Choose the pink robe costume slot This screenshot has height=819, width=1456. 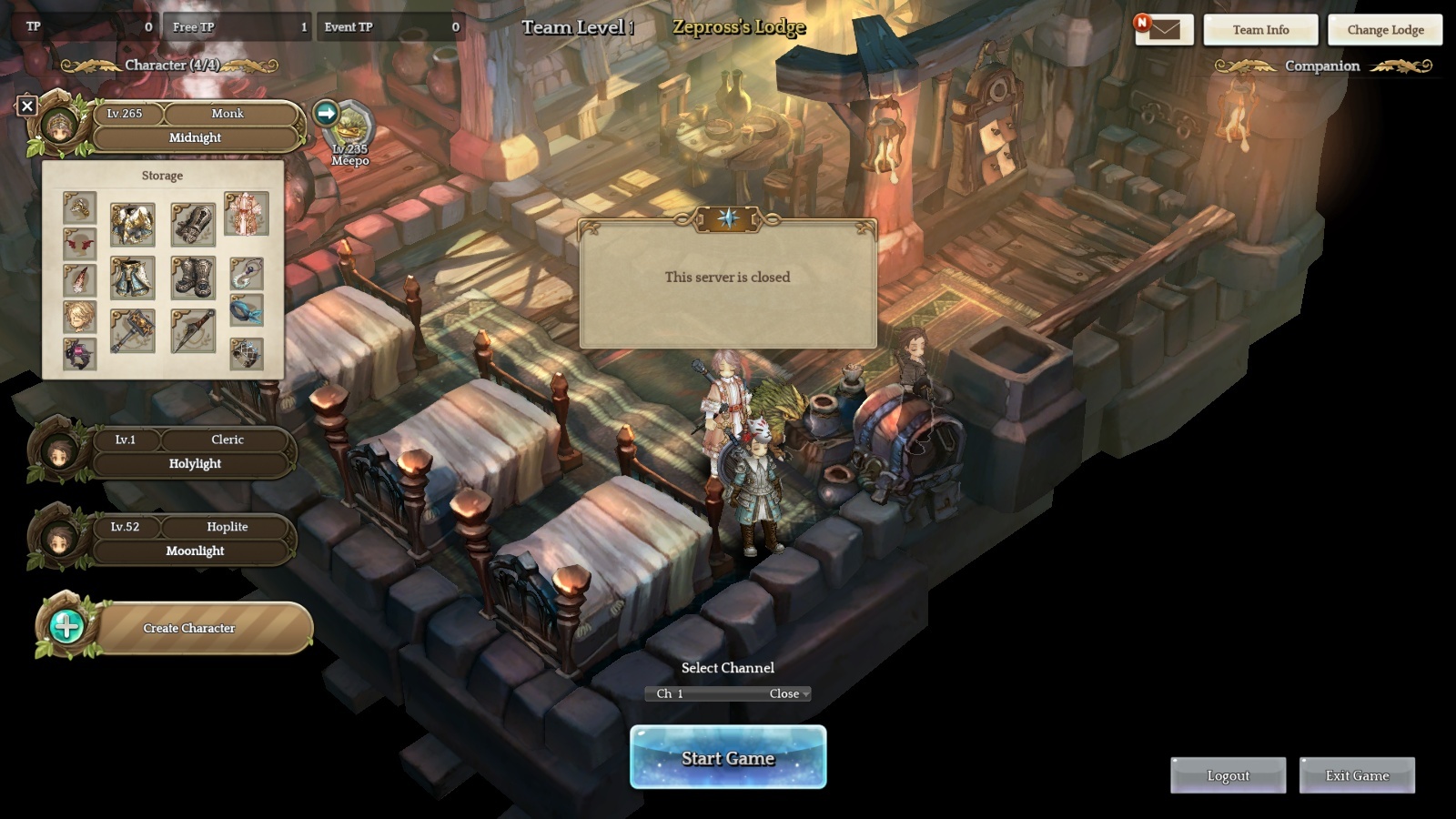[x=247, y=214]
